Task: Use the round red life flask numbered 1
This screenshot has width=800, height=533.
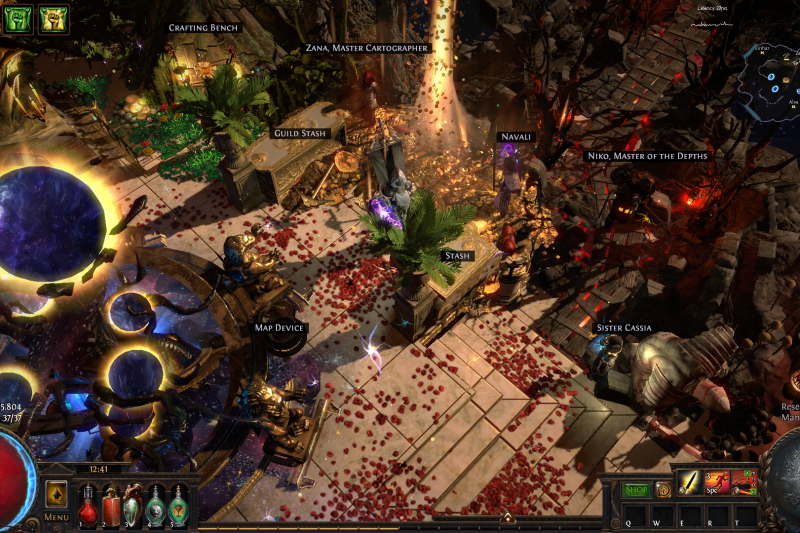Action: click(x=88, y=505)
